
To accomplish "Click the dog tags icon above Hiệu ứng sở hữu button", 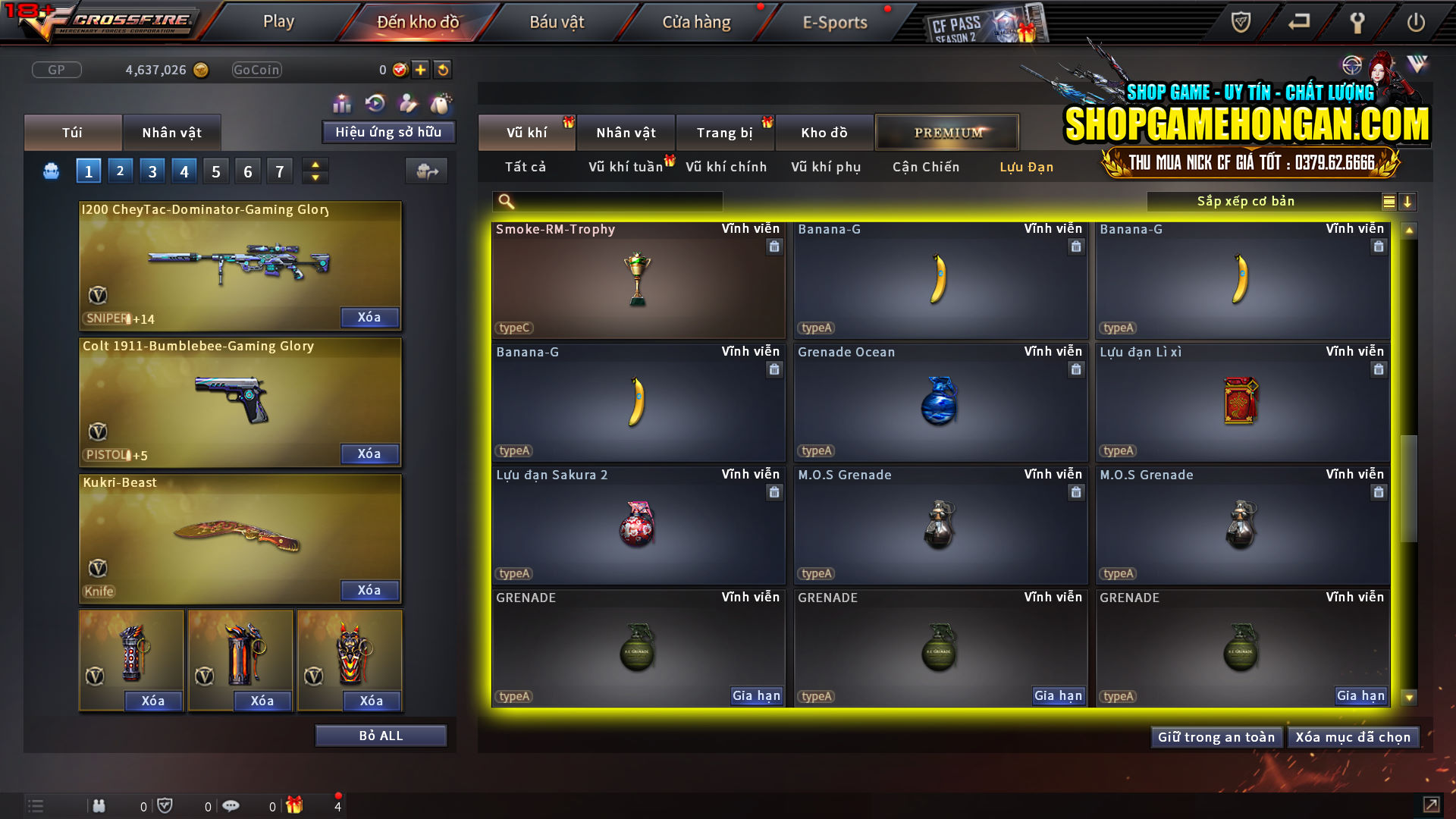I will 440,102.
